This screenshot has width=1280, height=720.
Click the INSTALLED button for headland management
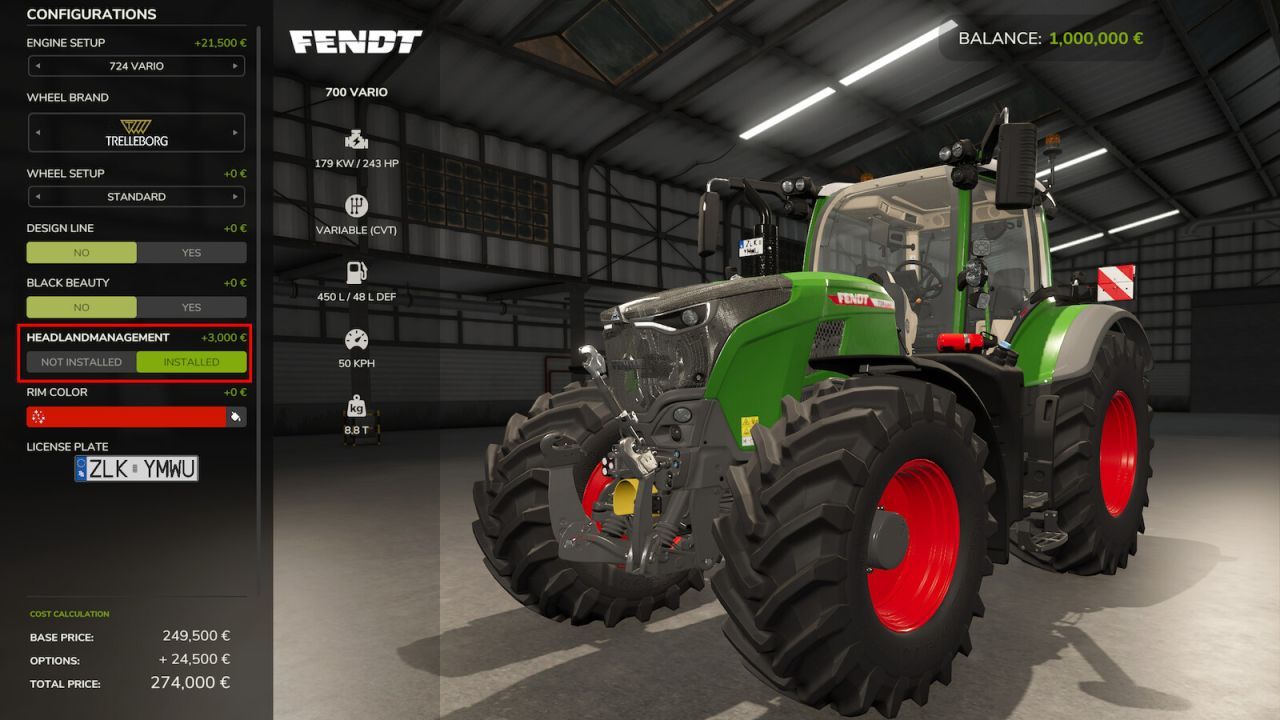pos(191,362)
